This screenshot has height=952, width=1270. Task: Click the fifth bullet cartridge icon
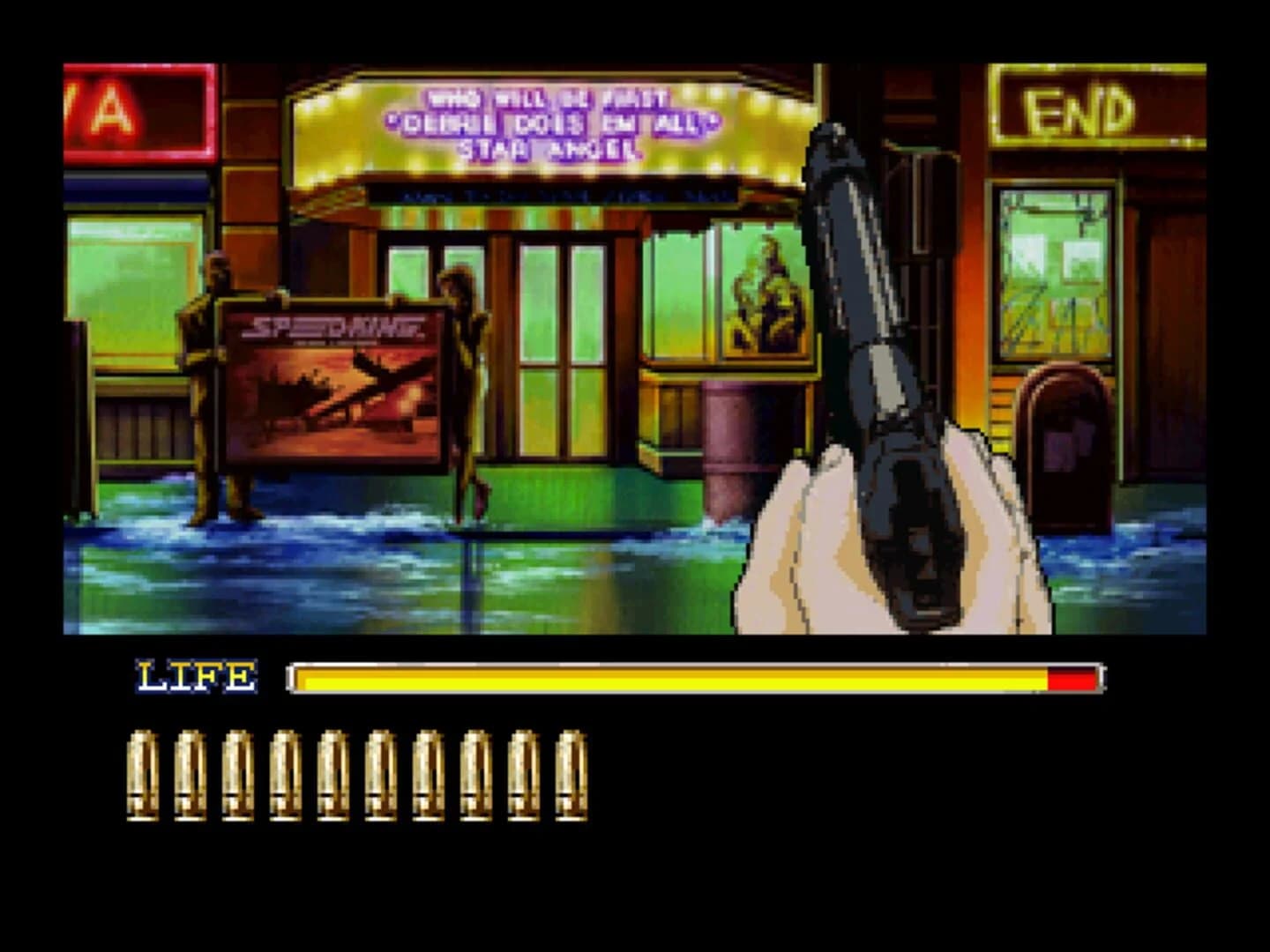[332, 776]
